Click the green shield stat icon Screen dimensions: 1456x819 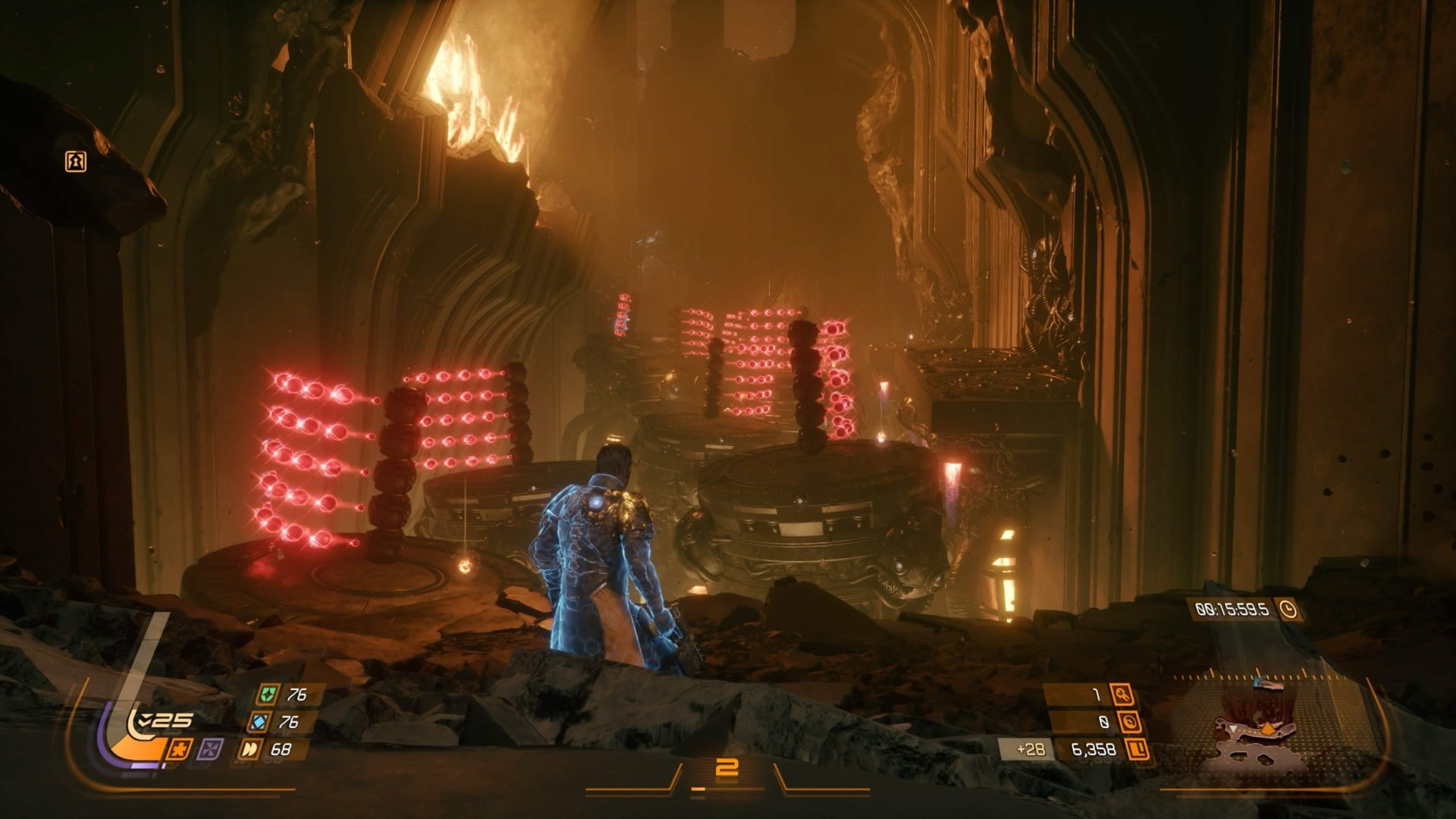coord(267,694)
